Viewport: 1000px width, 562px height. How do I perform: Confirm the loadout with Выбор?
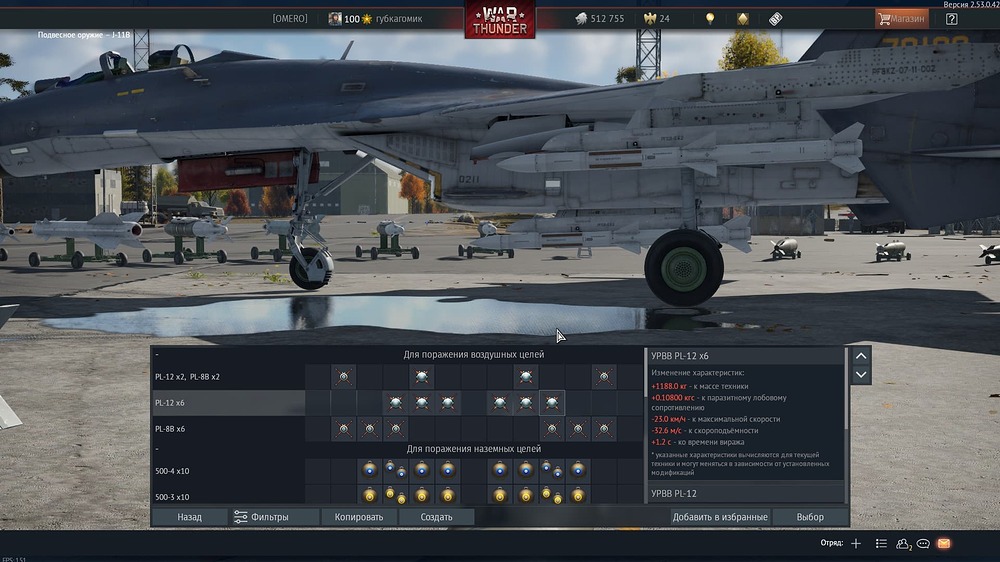click(810, 517)
